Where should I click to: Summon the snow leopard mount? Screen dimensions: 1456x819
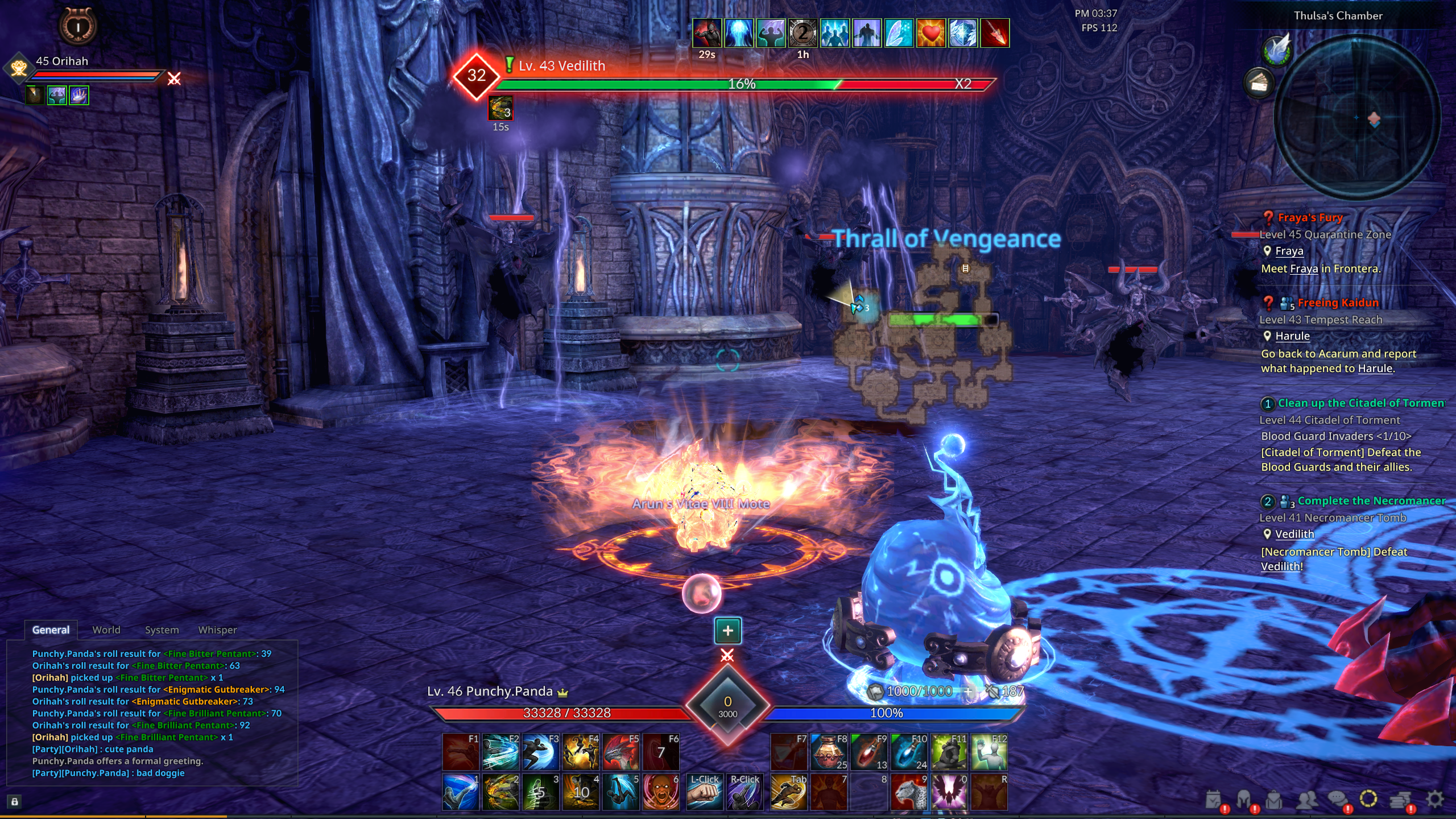click(909, 791)
